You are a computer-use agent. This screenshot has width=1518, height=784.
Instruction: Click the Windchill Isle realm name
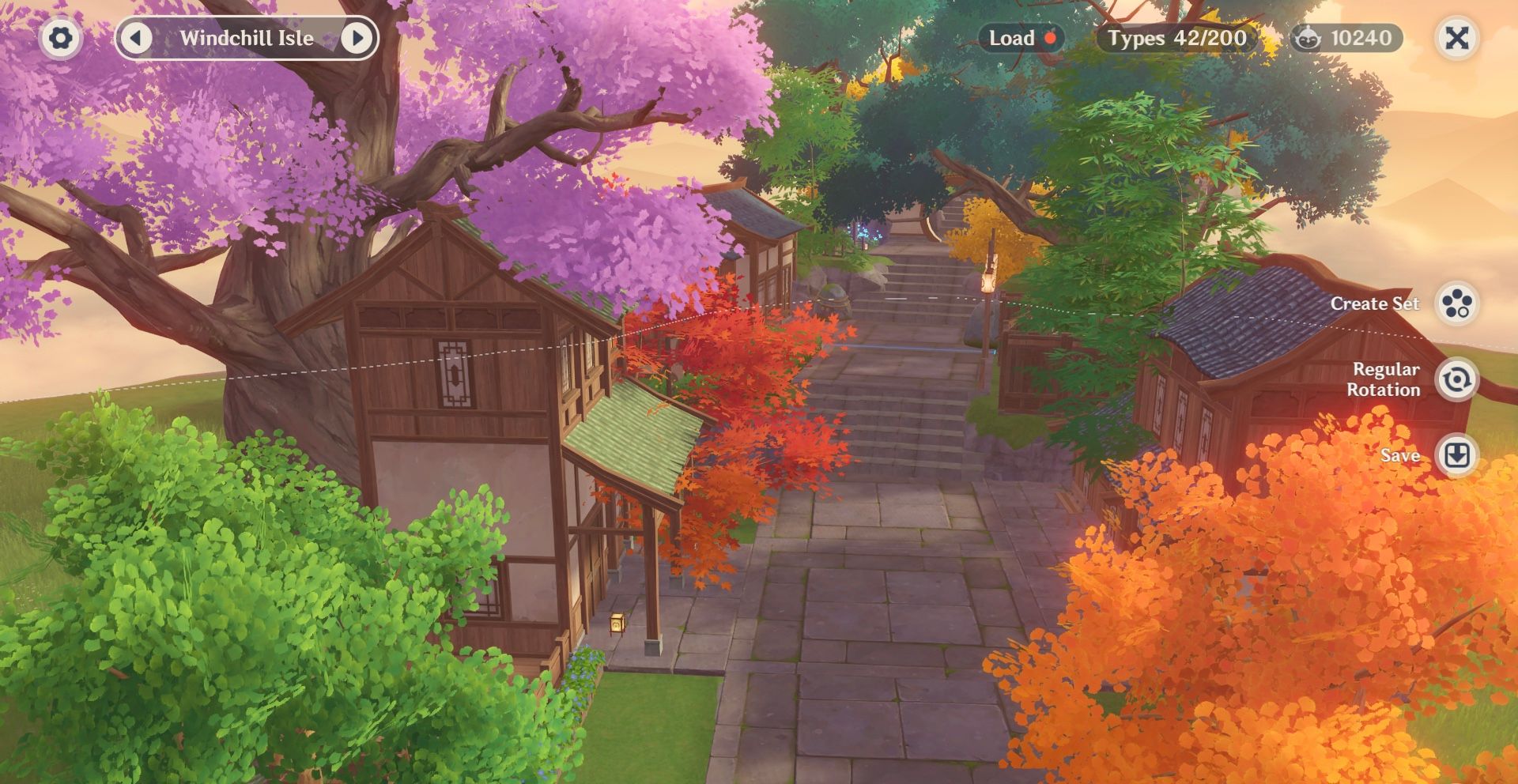[x=247, y=37]
